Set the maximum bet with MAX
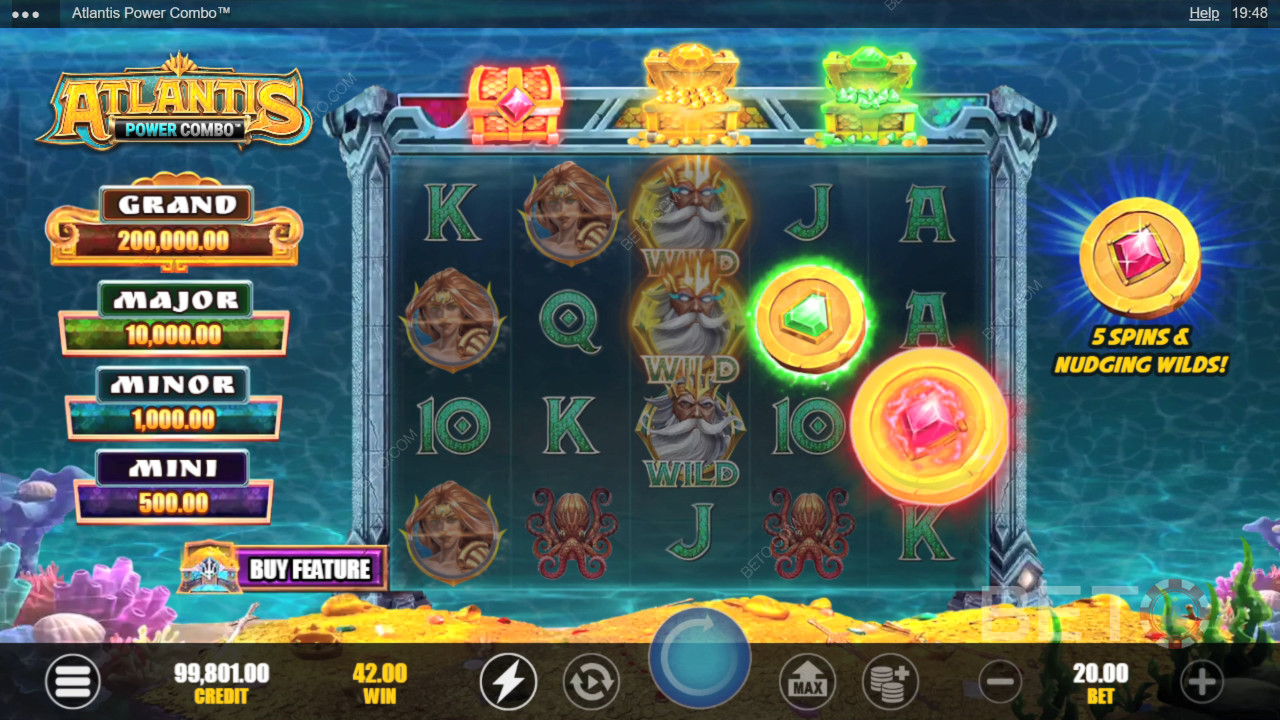1280x720 pixels. 807,682
